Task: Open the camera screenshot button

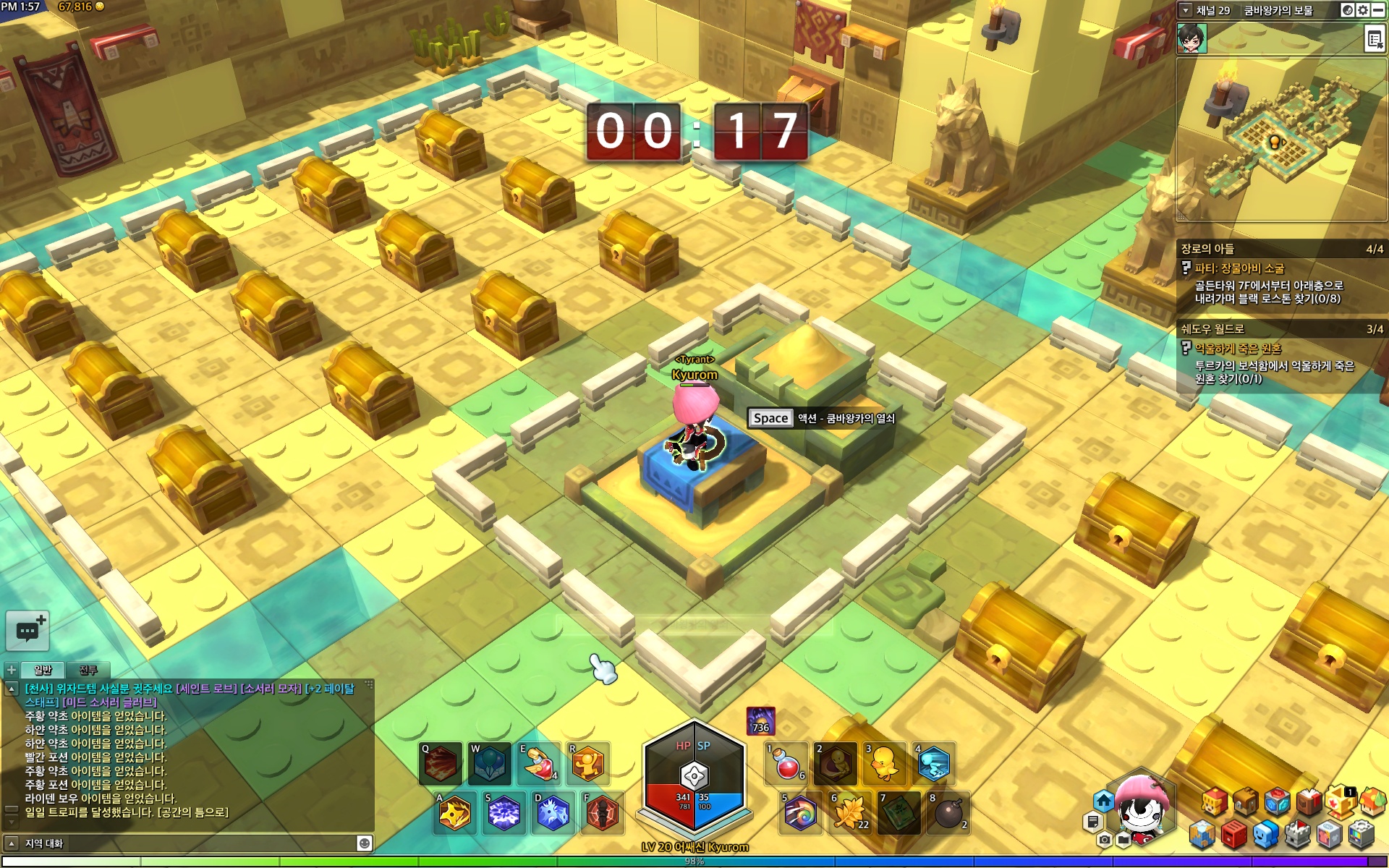Action: [1104, 840]
